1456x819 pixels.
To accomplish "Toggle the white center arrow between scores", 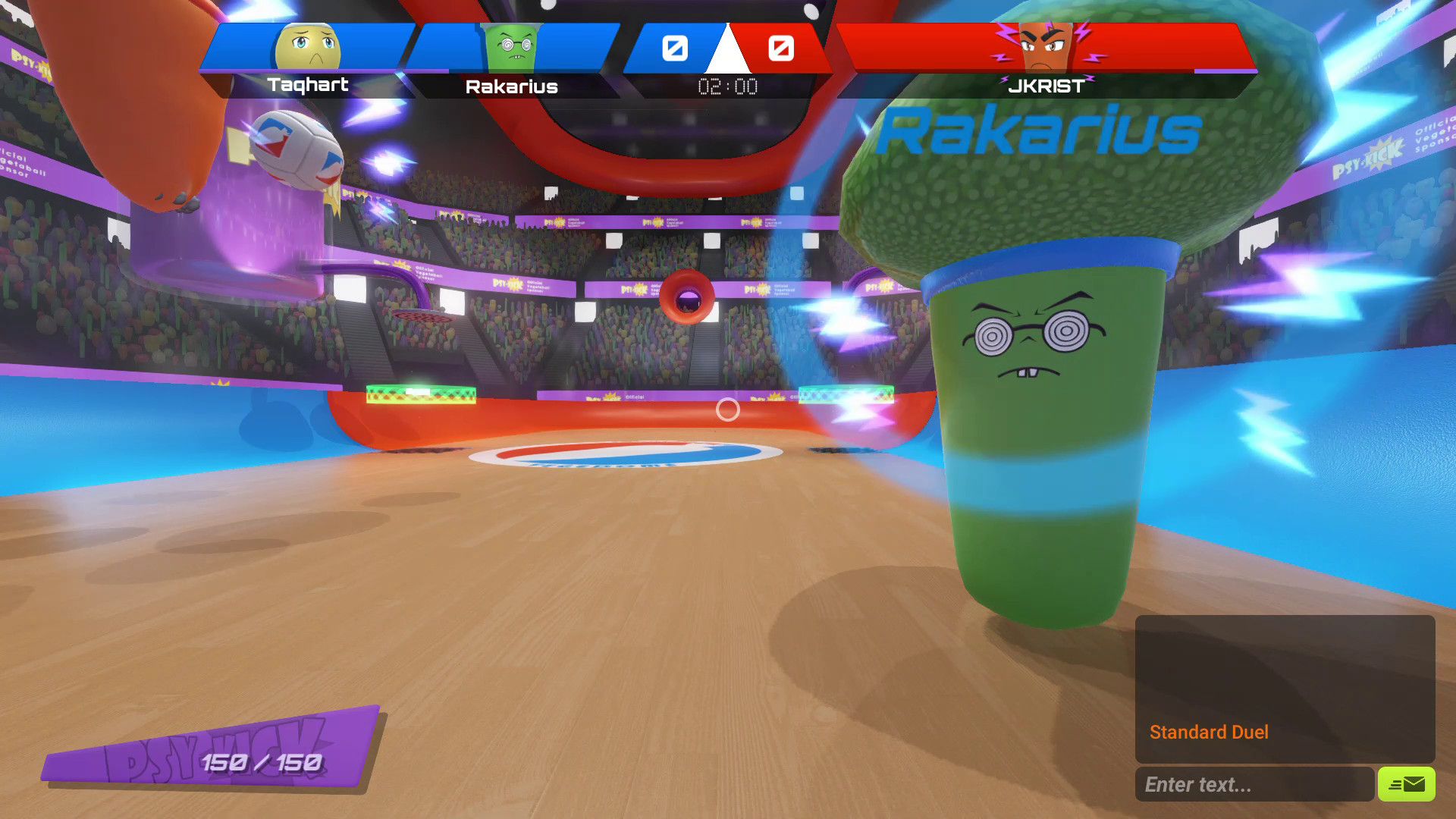I will pos(726,53).
